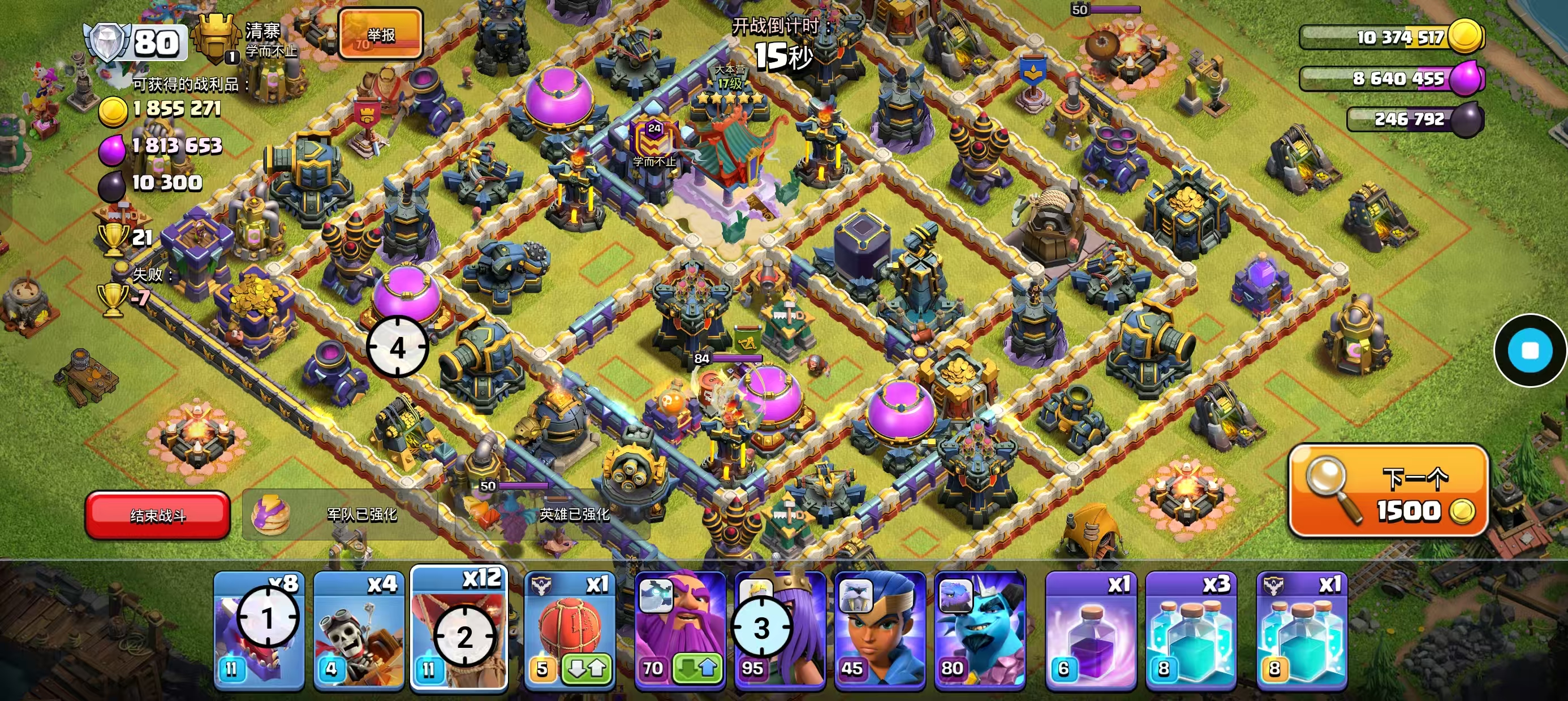1568x701 pixels.
Task: Toggle the Grand Warden's green mode arrows
Action: 697,669
